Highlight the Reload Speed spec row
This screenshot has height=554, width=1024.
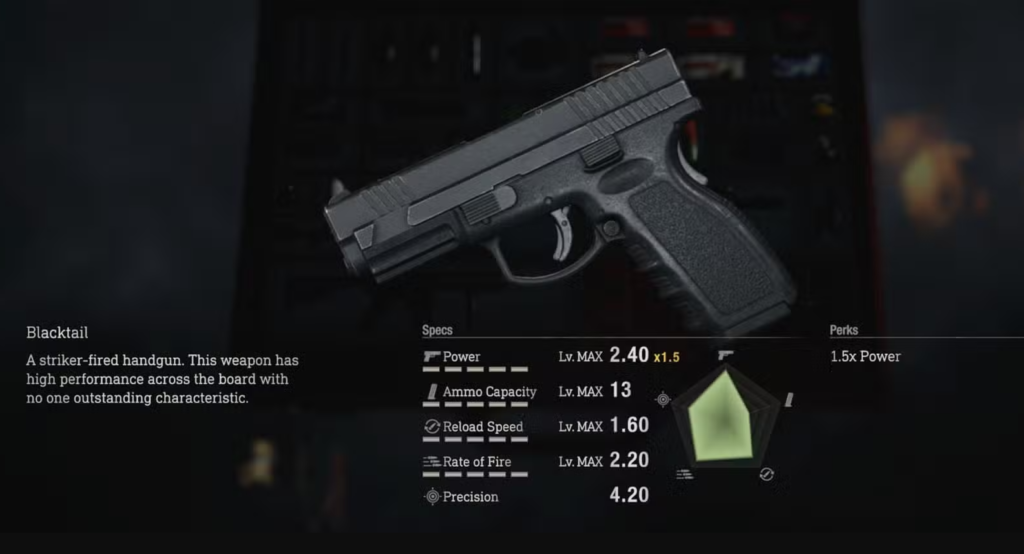[x=483, y=427]
